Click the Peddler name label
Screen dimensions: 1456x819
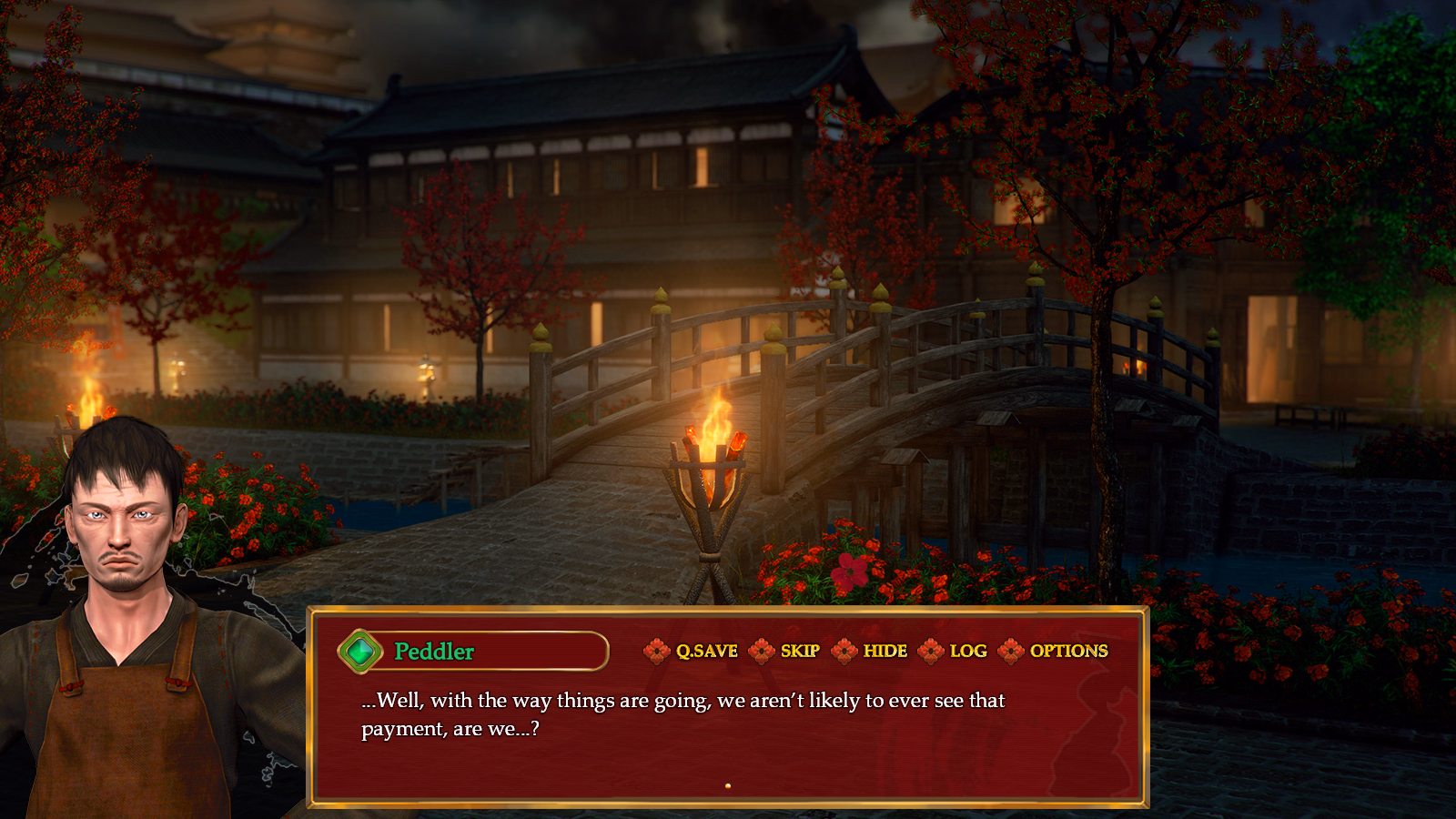click(435, 651)
